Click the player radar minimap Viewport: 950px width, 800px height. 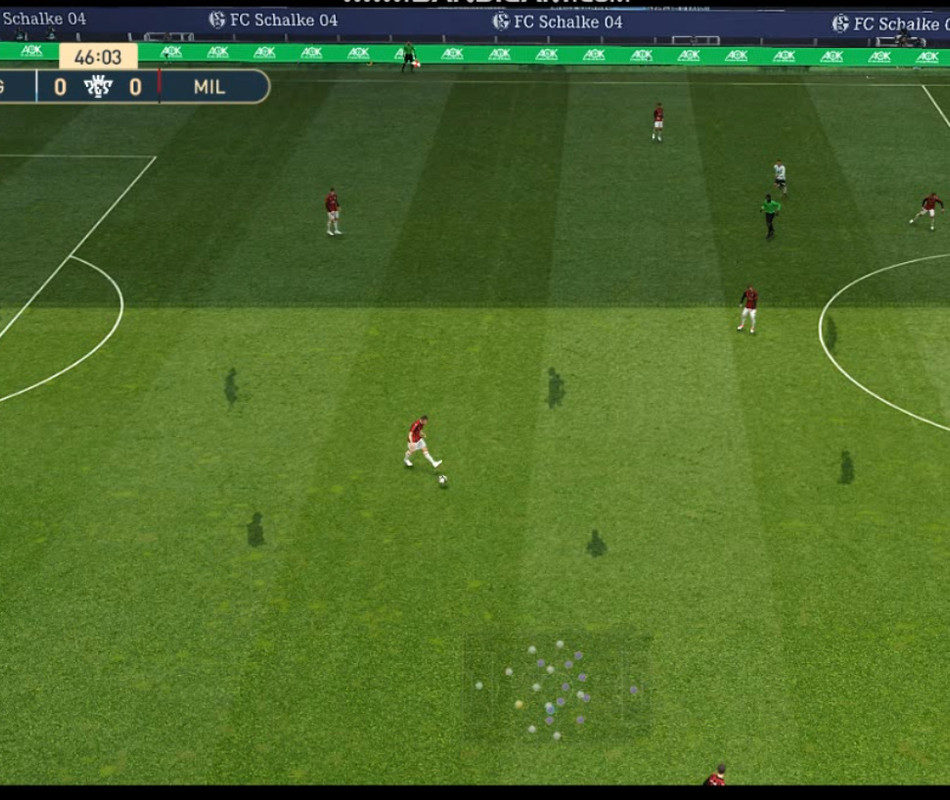556,688
